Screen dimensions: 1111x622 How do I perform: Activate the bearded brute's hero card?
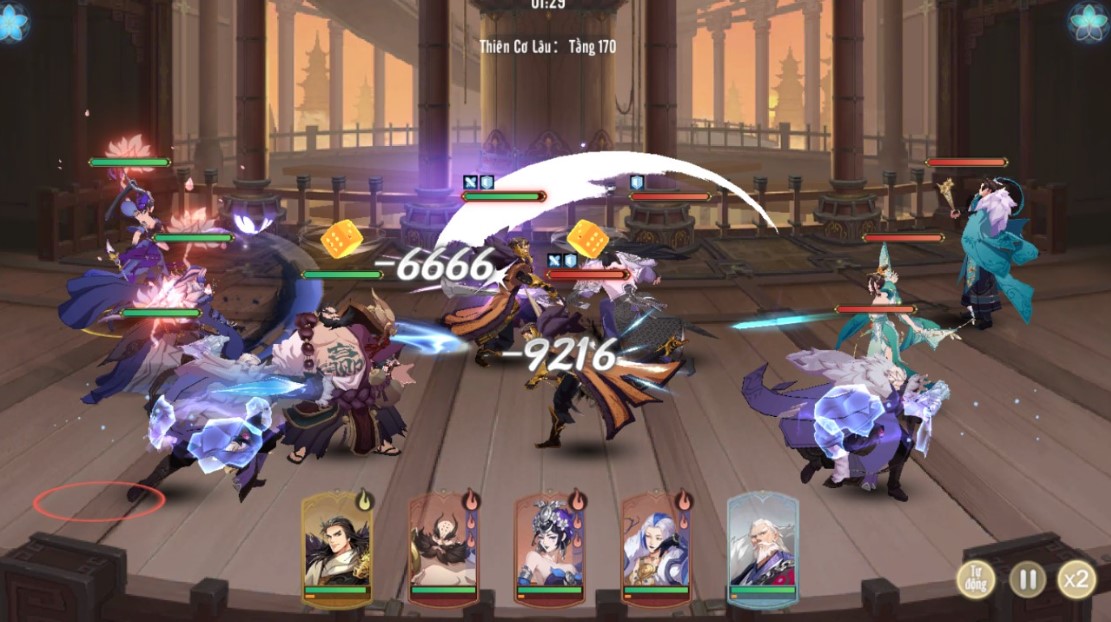point(443,548)
